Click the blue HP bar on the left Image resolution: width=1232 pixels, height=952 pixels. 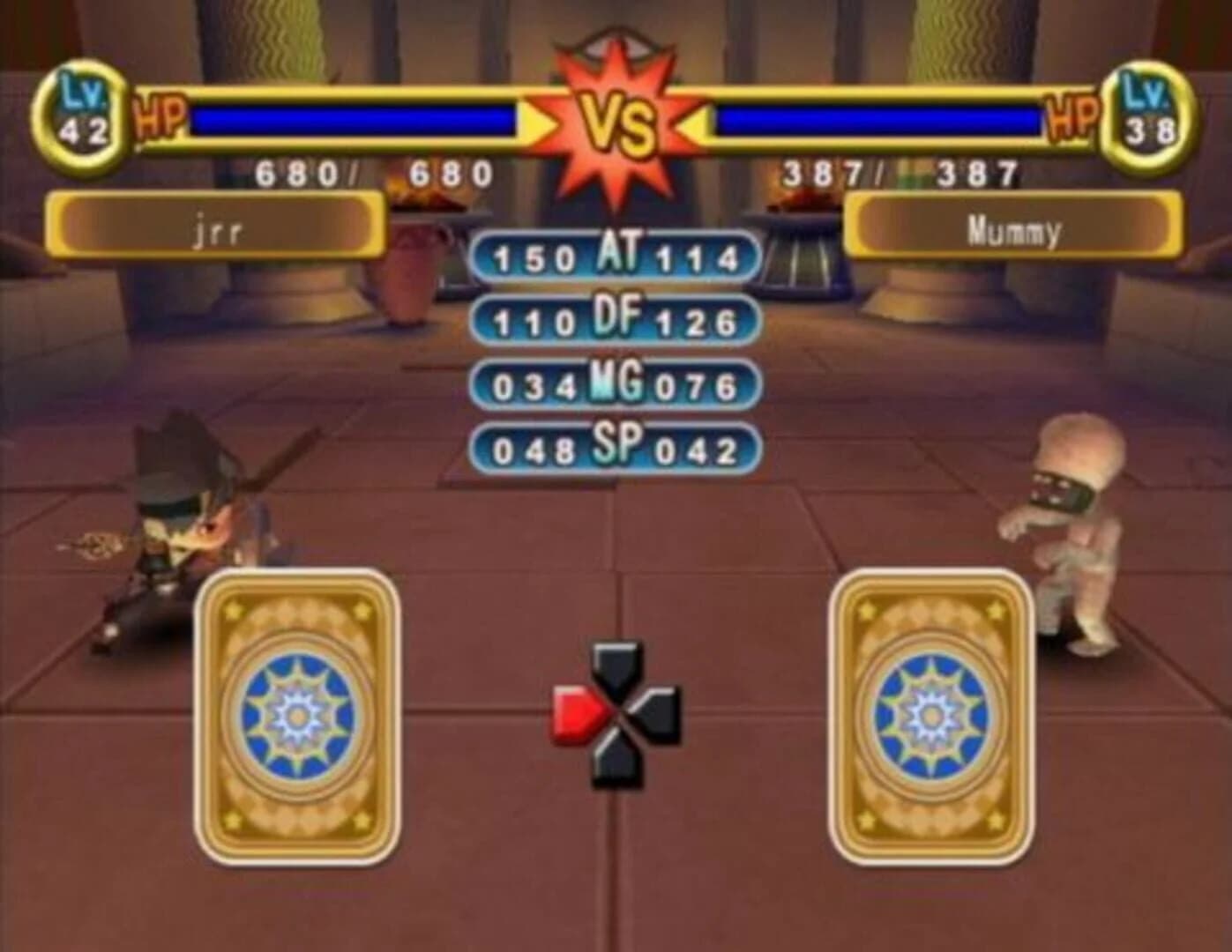[353, 118]
